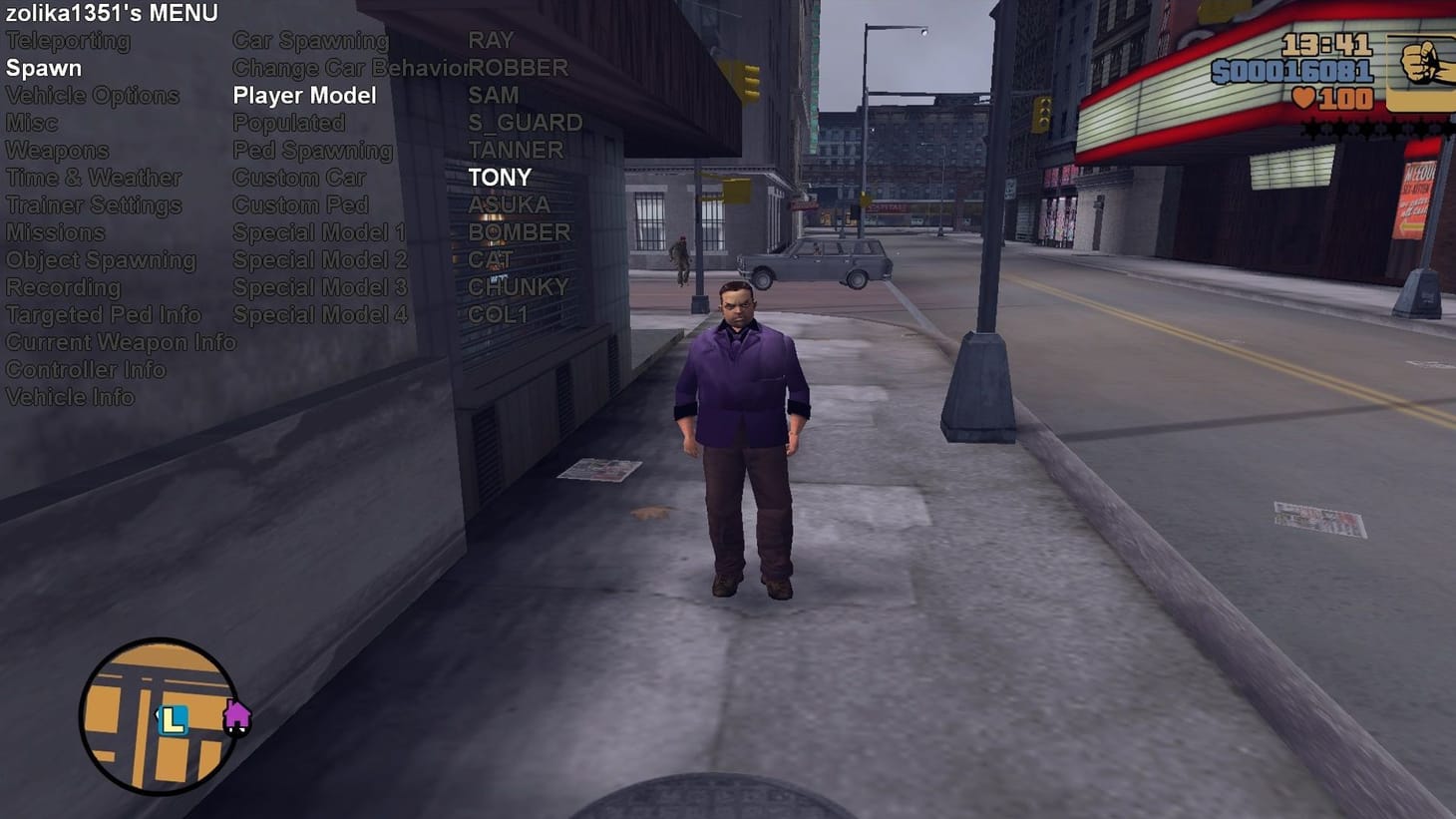
Task: Click the ASUKA model entry
Action: pos(510,205)
